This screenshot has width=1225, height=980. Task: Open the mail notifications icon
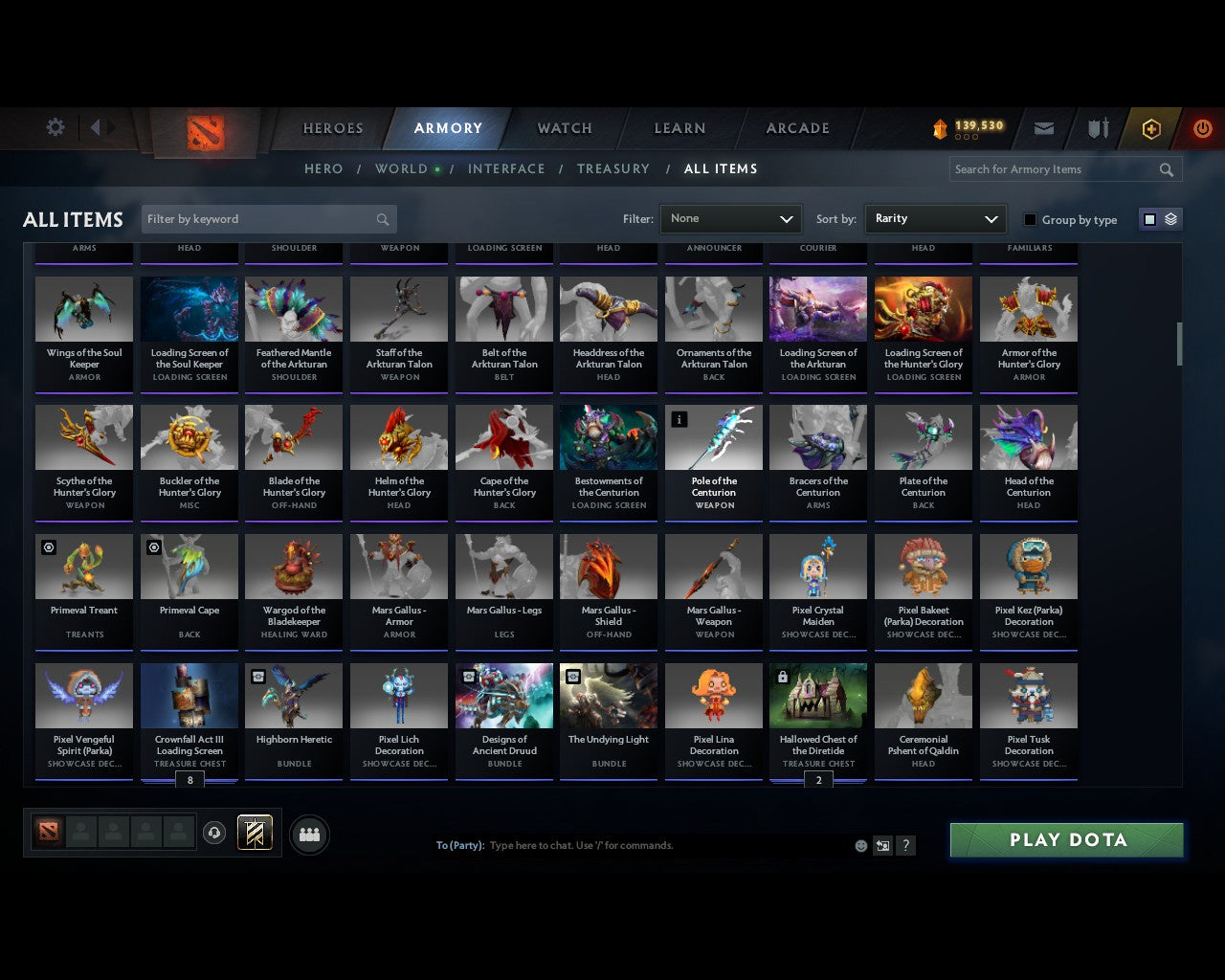(x=1043, y=128)
